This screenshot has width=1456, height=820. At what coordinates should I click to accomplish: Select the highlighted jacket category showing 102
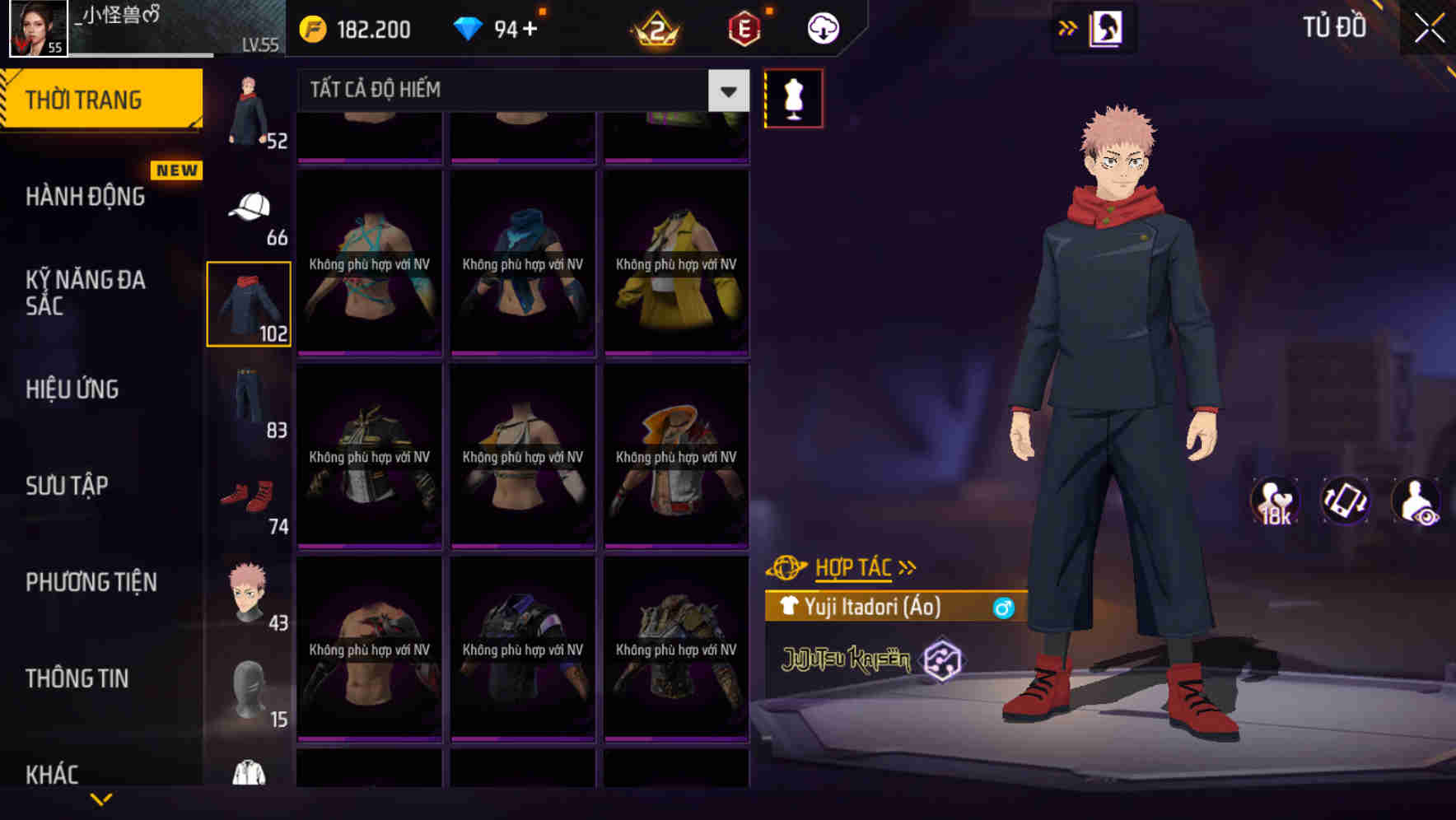pyautogui.click(x=249, y=303)
